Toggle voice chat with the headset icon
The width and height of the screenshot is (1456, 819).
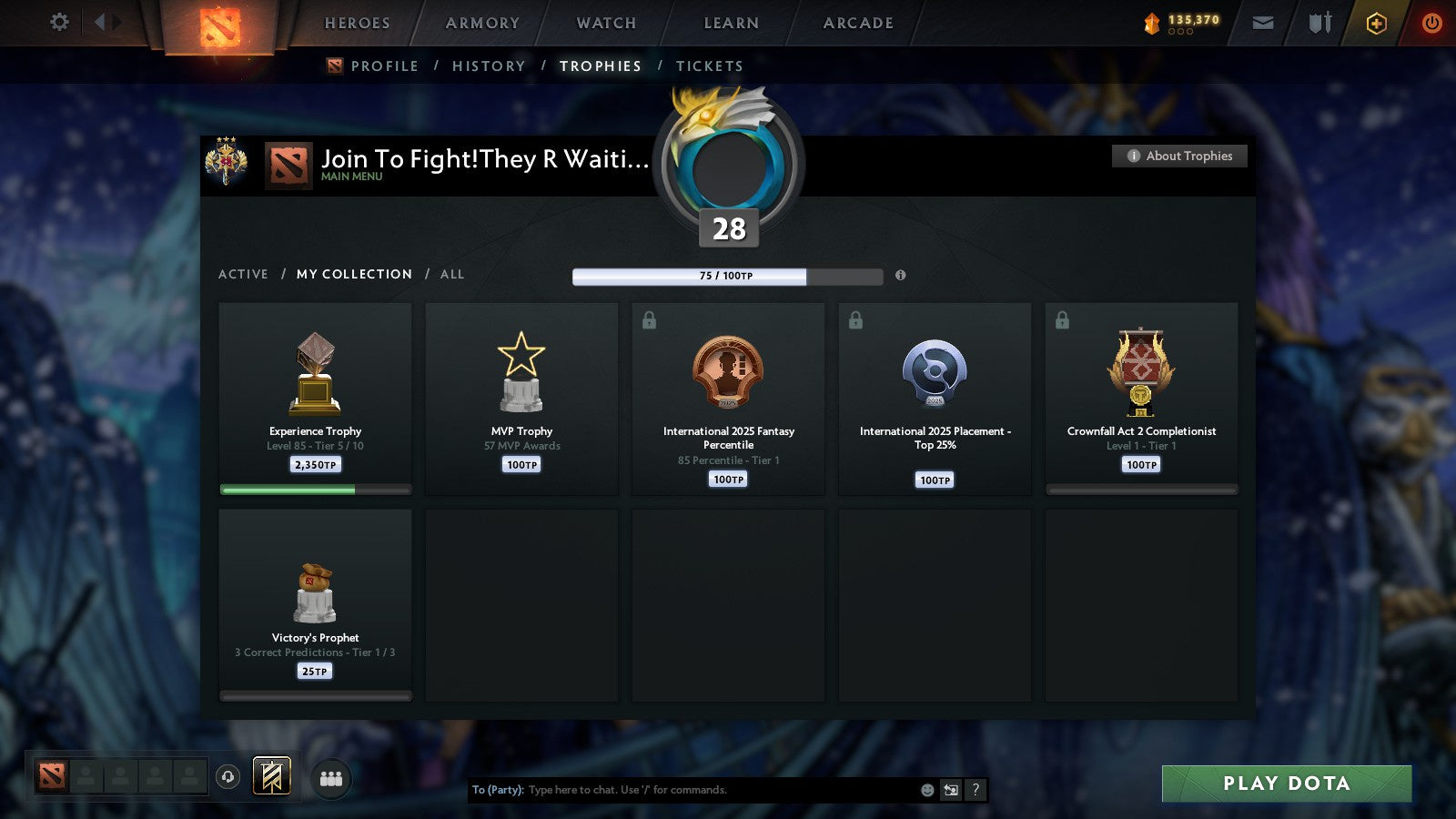pos(228,778)
